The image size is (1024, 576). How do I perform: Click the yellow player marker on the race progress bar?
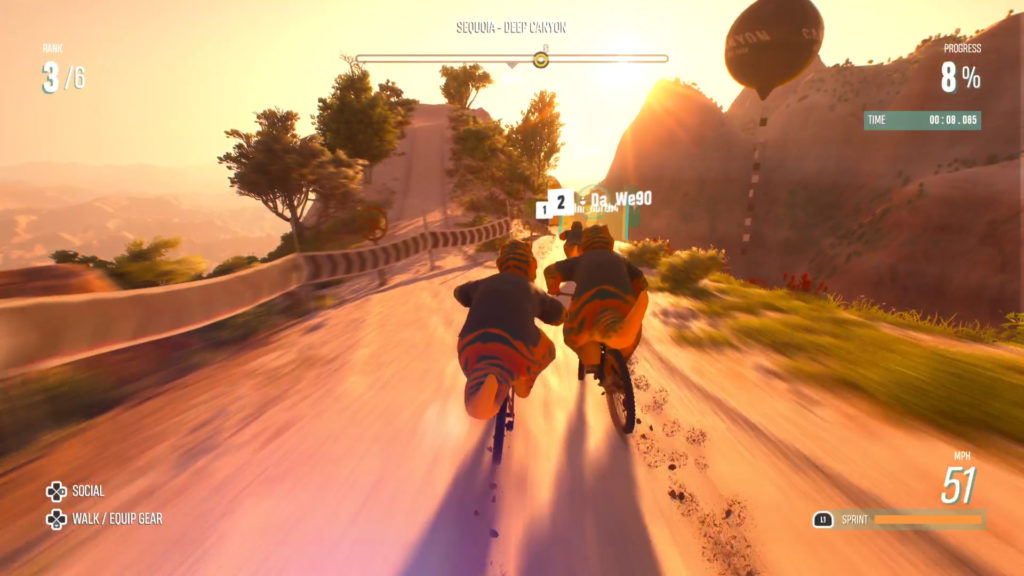(541, 60)
